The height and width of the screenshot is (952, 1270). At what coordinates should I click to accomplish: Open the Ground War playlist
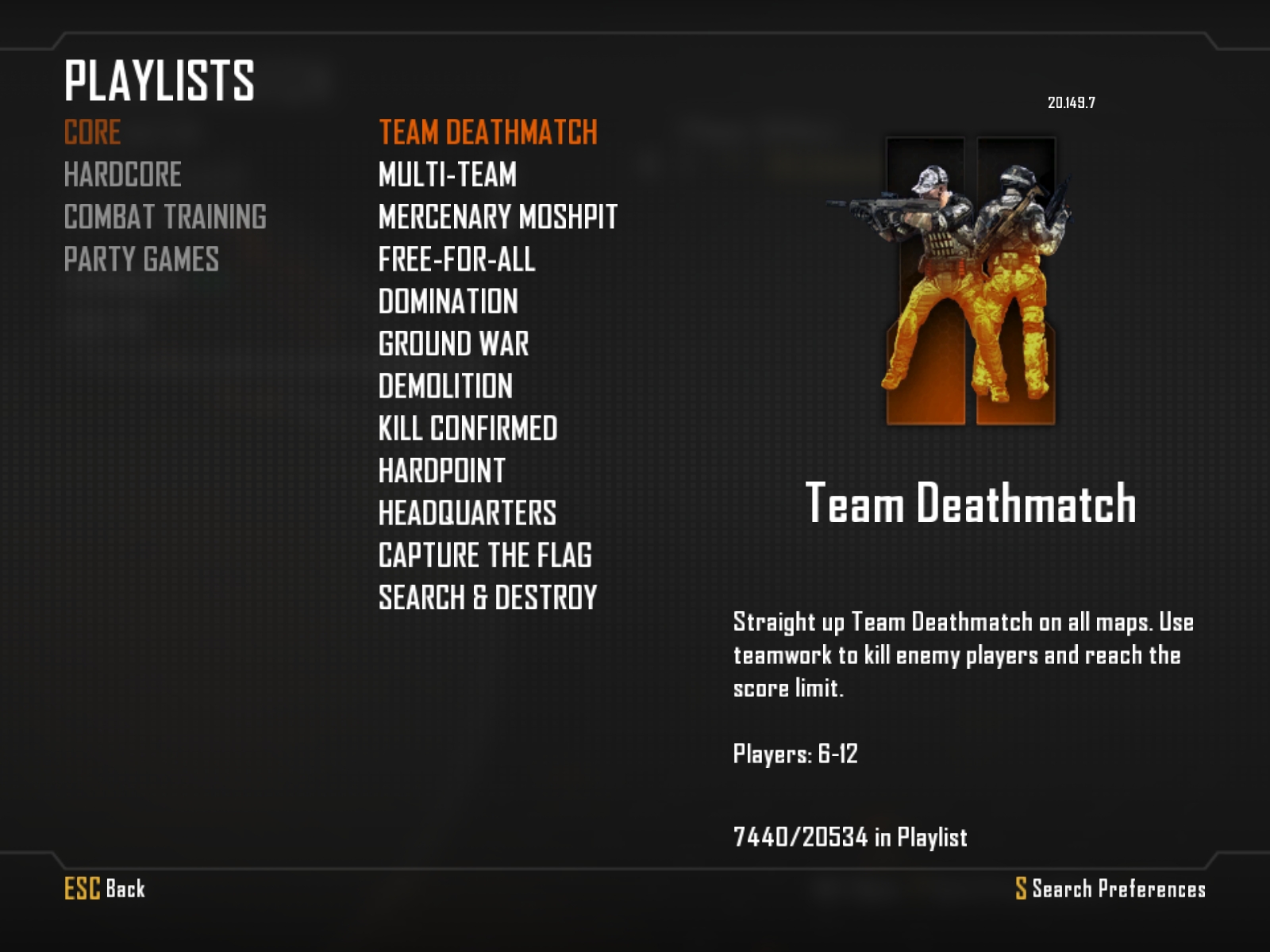(453, 344)
